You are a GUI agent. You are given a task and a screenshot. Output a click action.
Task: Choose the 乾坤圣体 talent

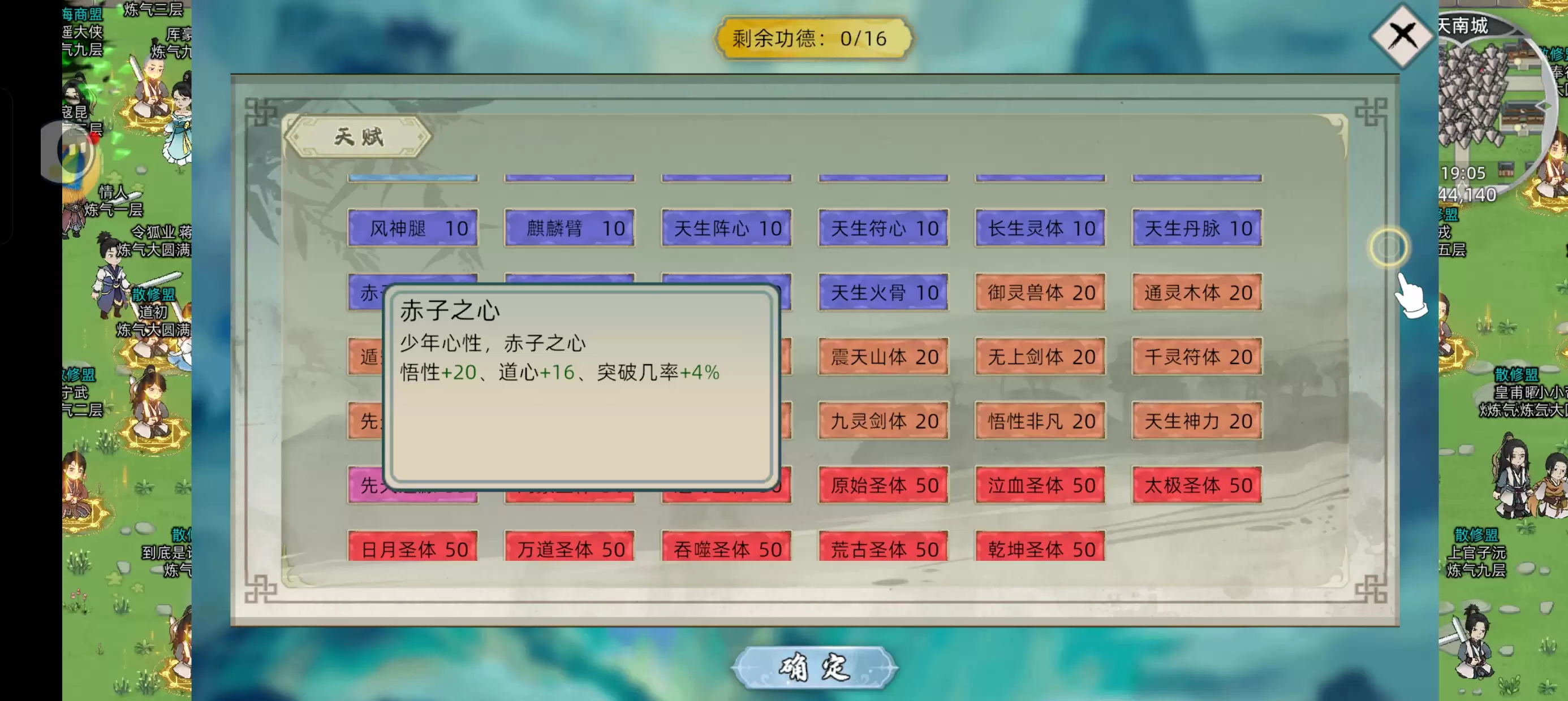(x=1040, y=548)
